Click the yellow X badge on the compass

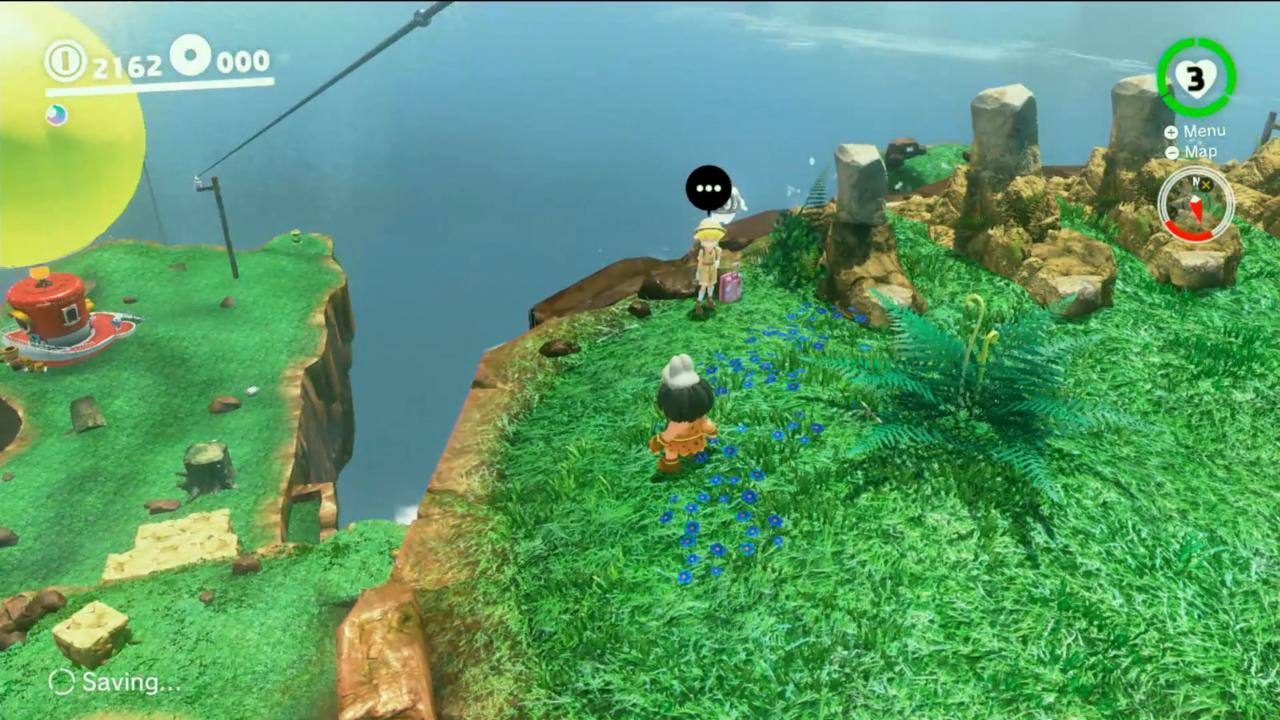pos(1205,185)
